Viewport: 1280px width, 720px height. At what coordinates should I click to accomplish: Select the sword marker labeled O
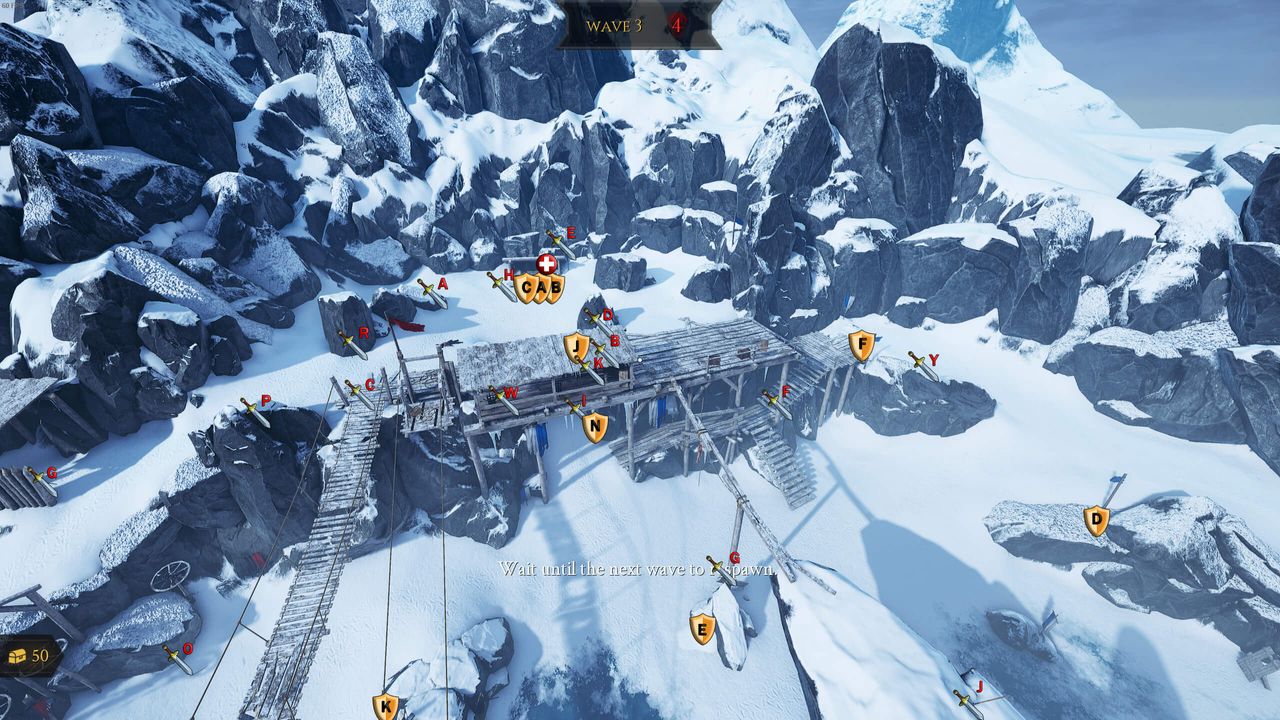[x=177, y=658]
